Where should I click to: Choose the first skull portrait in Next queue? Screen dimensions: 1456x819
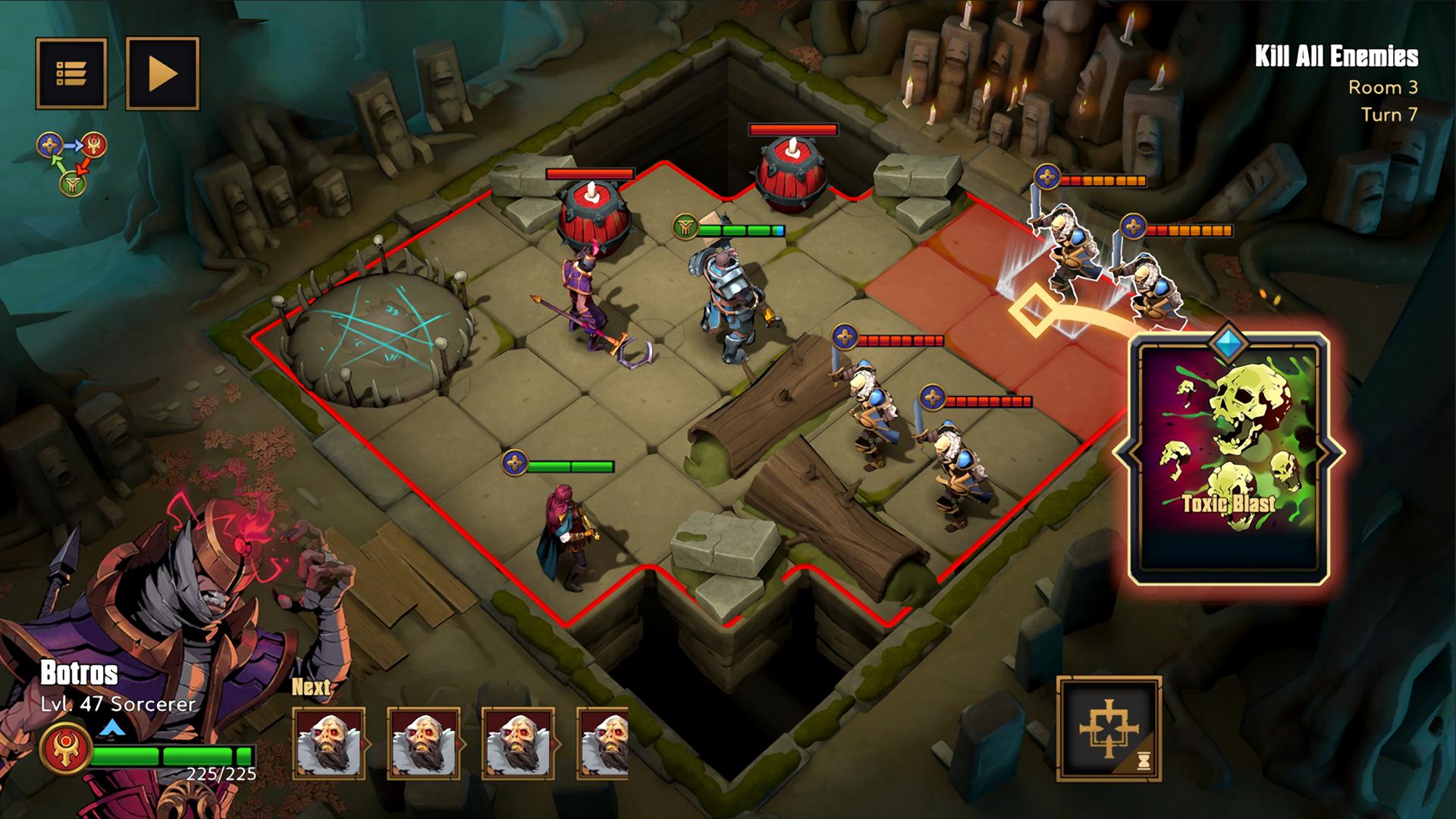(x=329, y=744)
